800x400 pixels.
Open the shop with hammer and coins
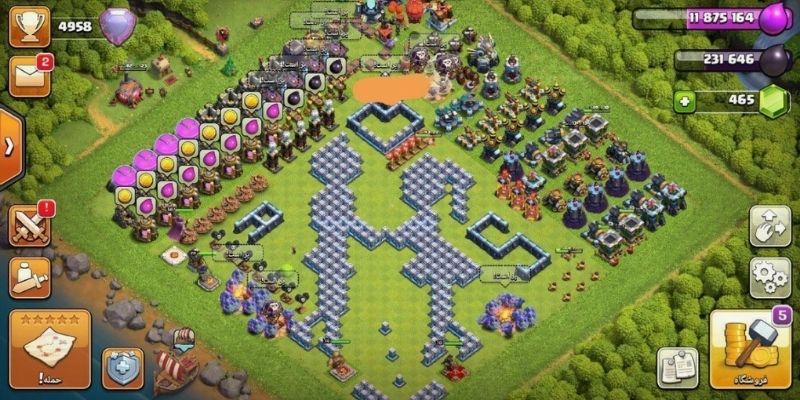point(749,350)
